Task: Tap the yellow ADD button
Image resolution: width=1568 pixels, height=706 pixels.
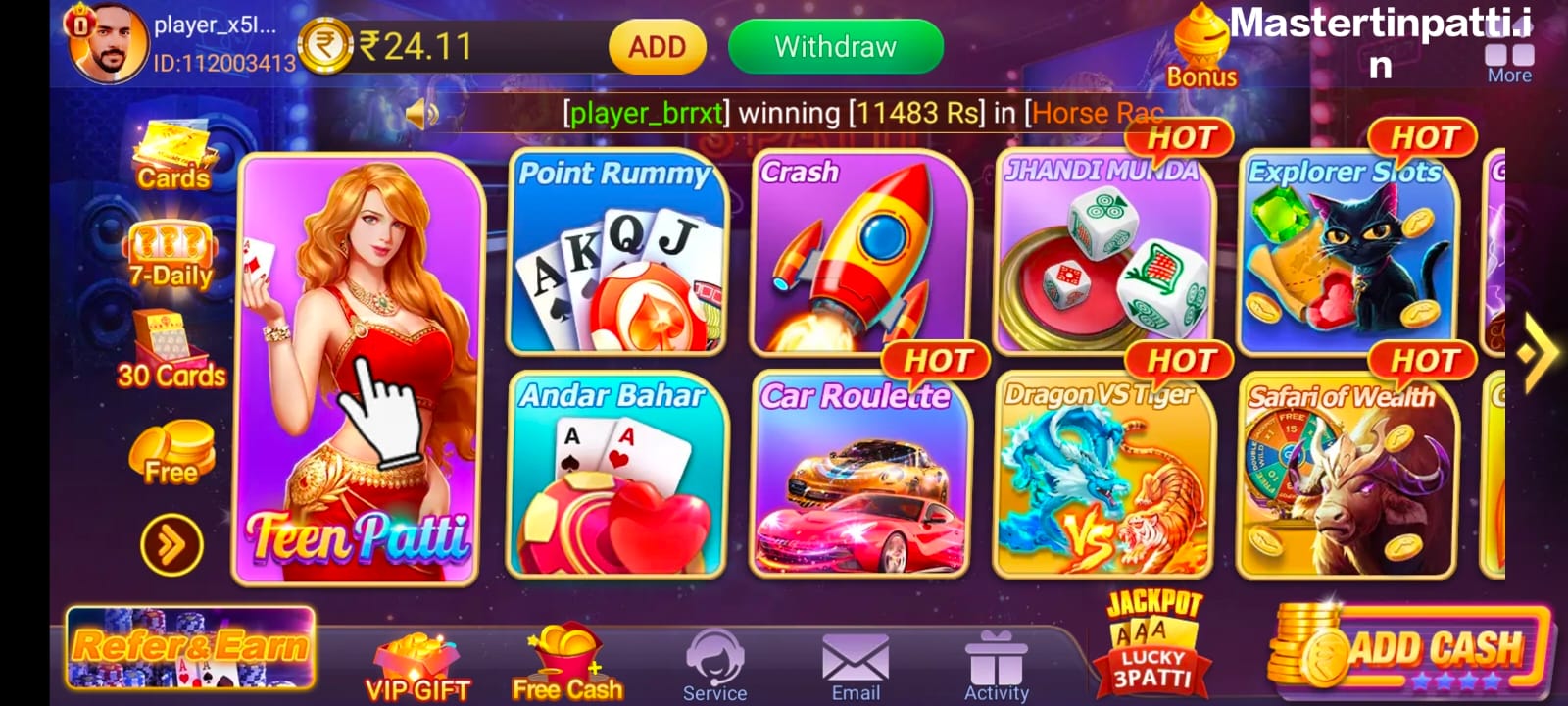Action: coord(657,47)
